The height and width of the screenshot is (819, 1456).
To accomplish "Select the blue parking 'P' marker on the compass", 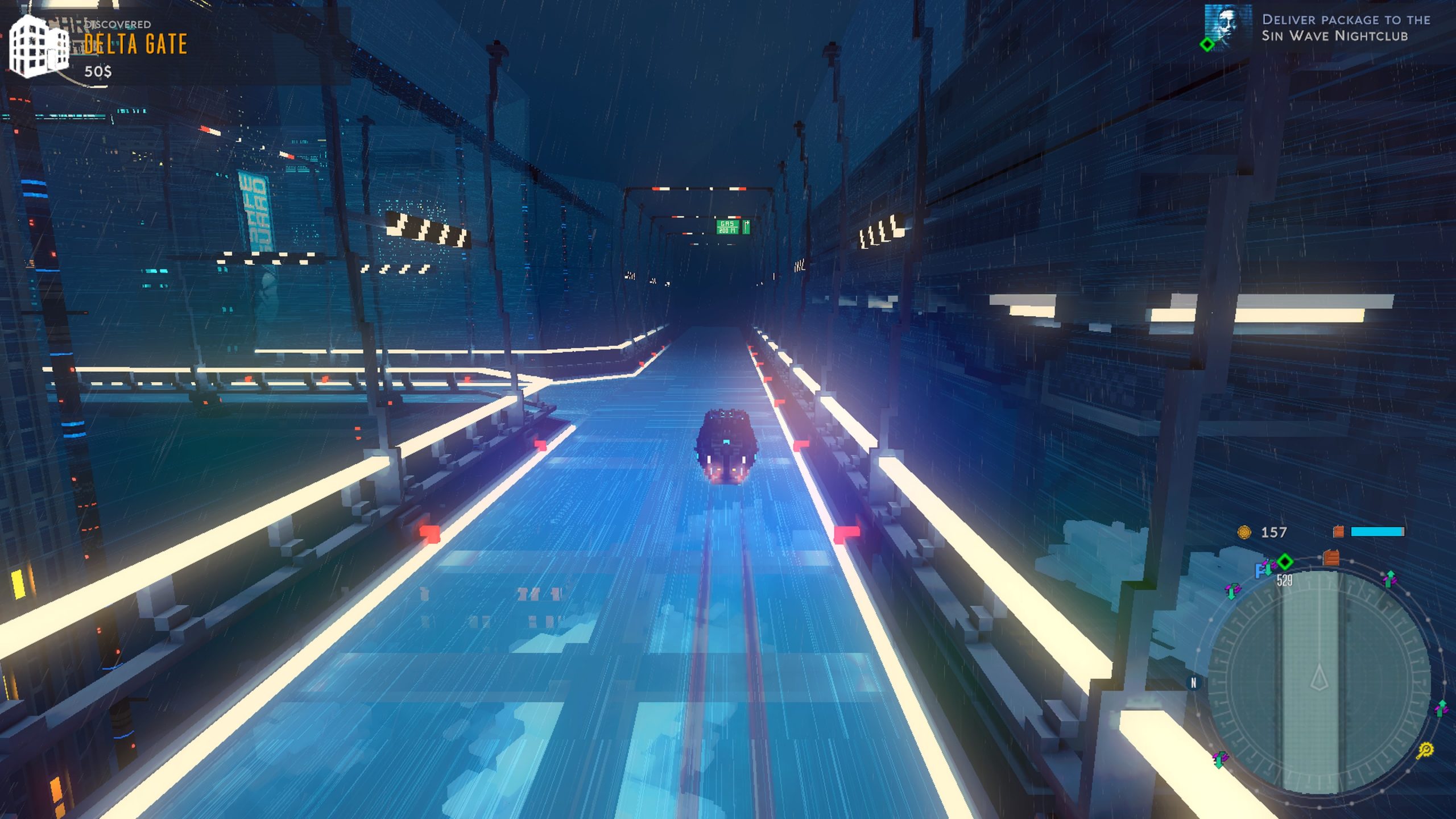I will click(x=1260, y=569).
